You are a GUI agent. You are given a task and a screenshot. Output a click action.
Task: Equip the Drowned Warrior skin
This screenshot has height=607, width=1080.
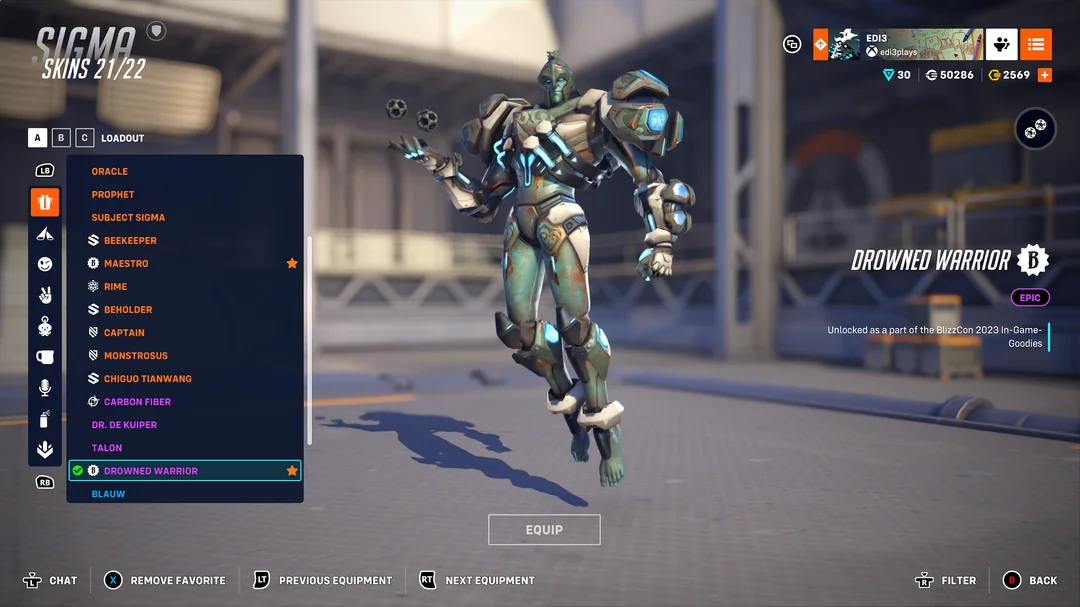coord(544,530)
